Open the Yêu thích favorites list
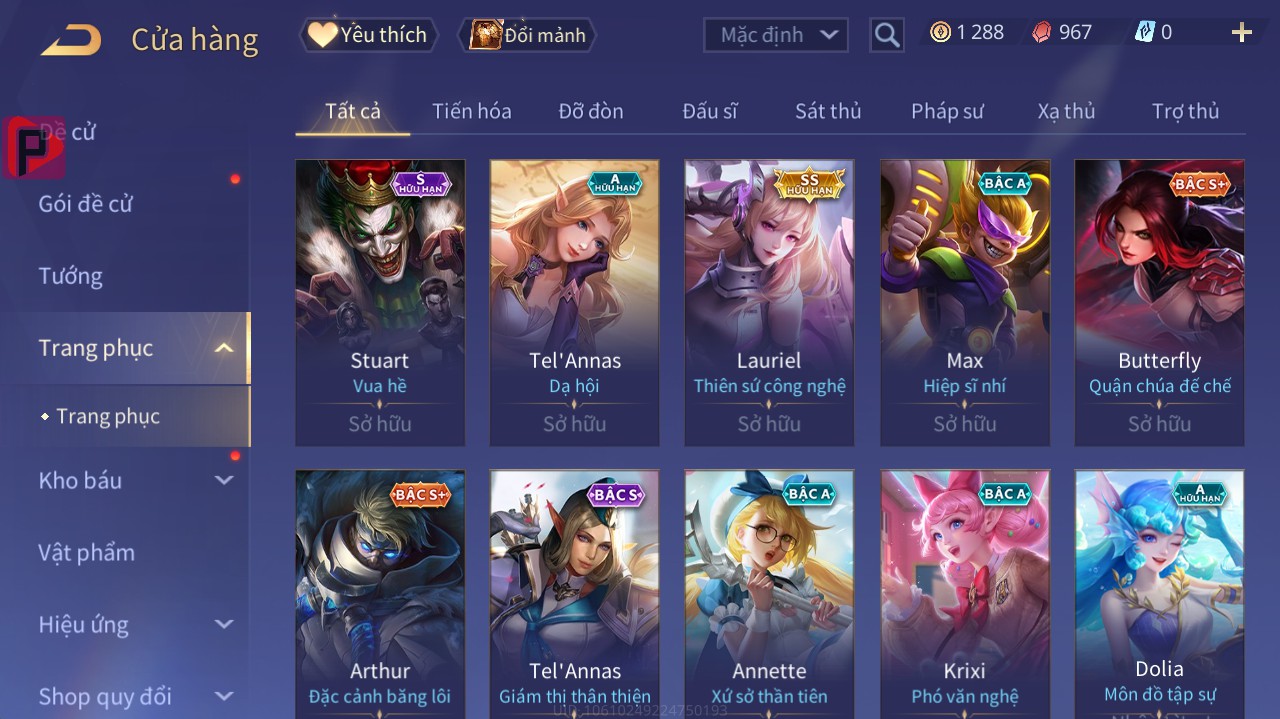 pos(368,35)
